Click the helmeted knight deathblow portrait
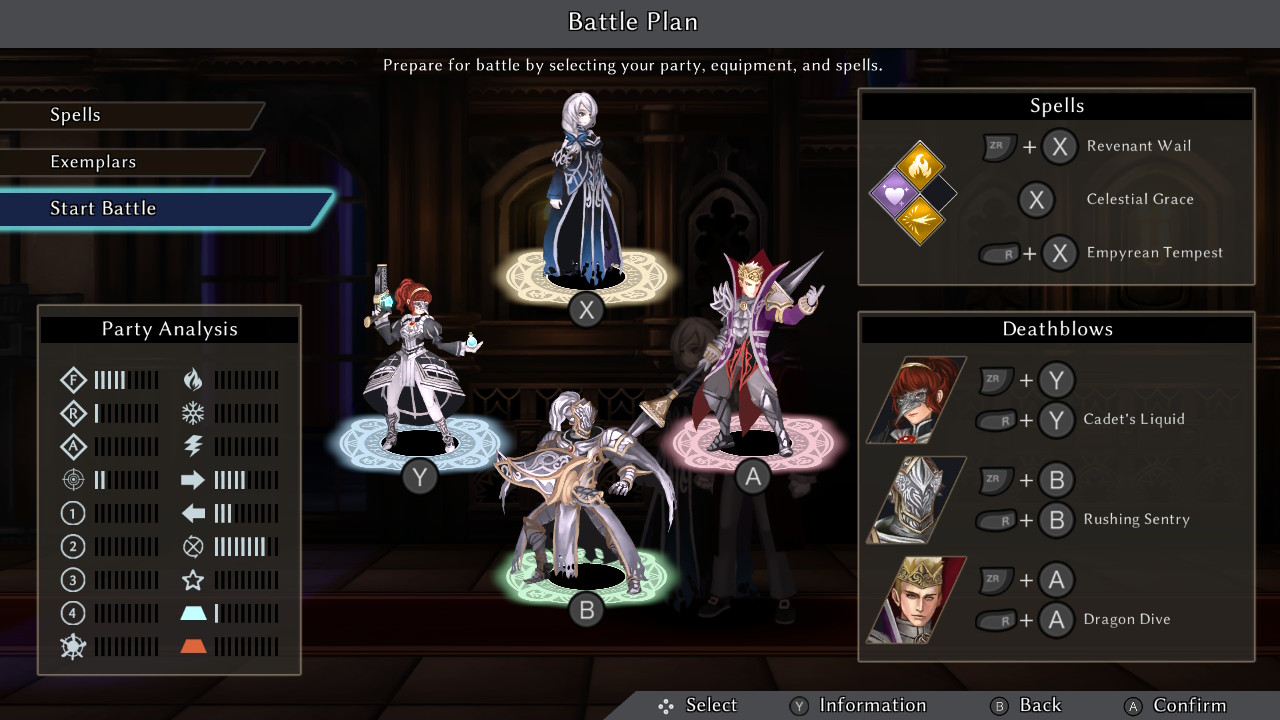The height and width of the screenshot is (720, 1280). pos(916,500)
